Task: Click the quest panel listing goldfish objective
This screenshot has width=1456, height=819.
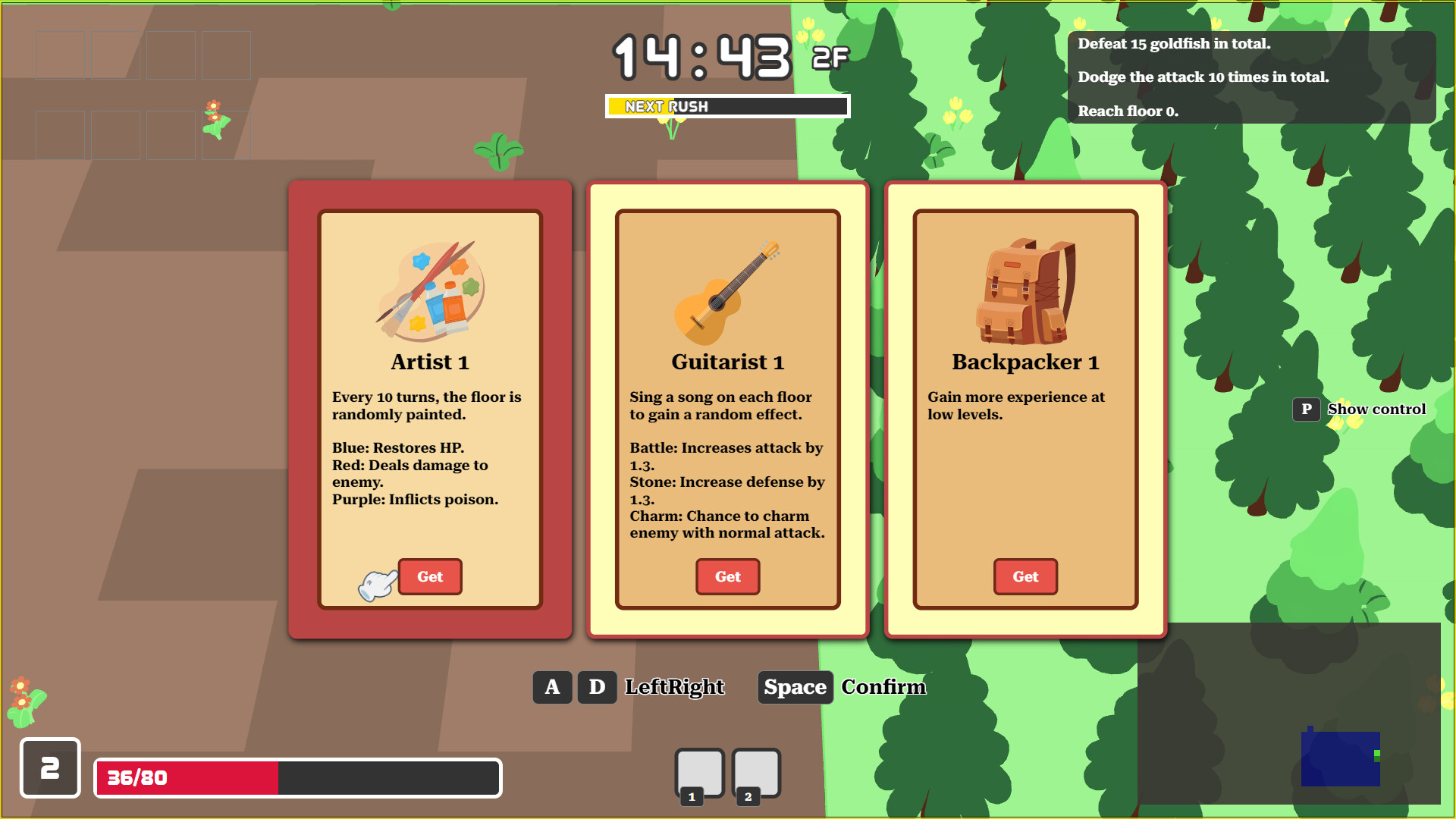Action: [x=1251, y=76]
